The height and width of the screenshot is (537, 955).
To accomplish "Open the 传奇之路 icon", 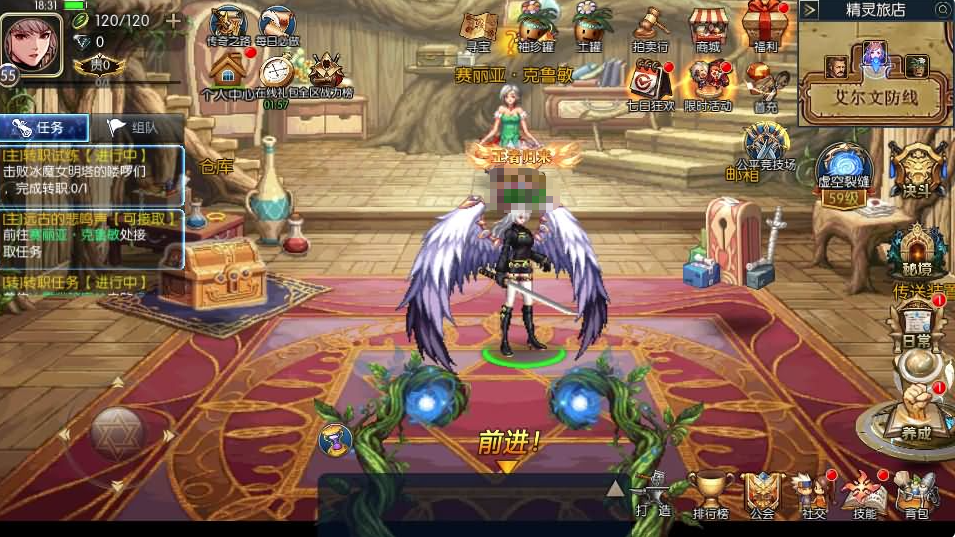I will coord(229,25).
